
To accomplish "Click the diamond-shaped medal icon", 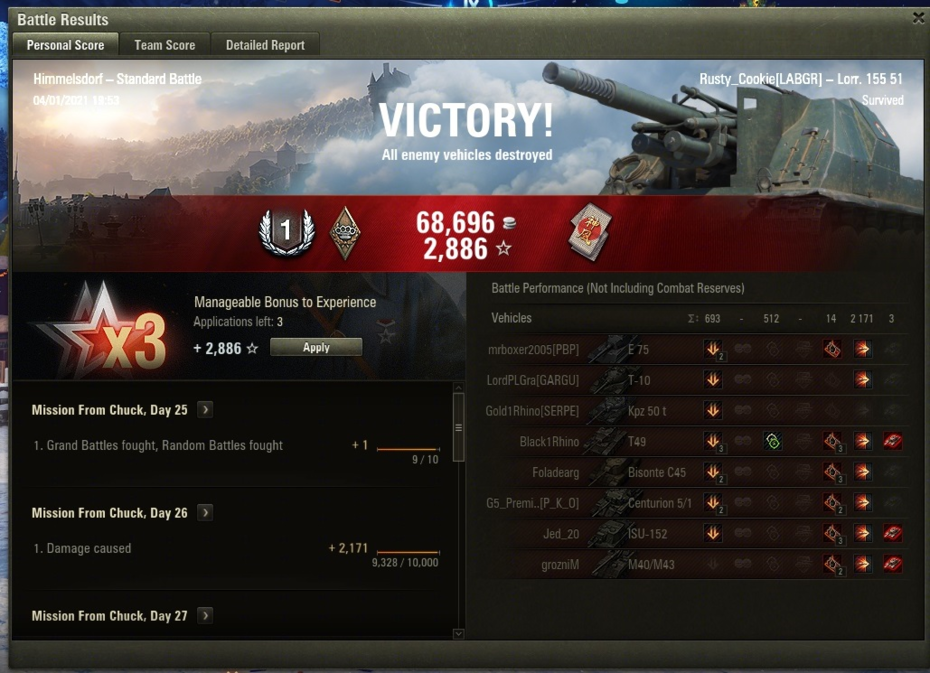I will [345, 233].
